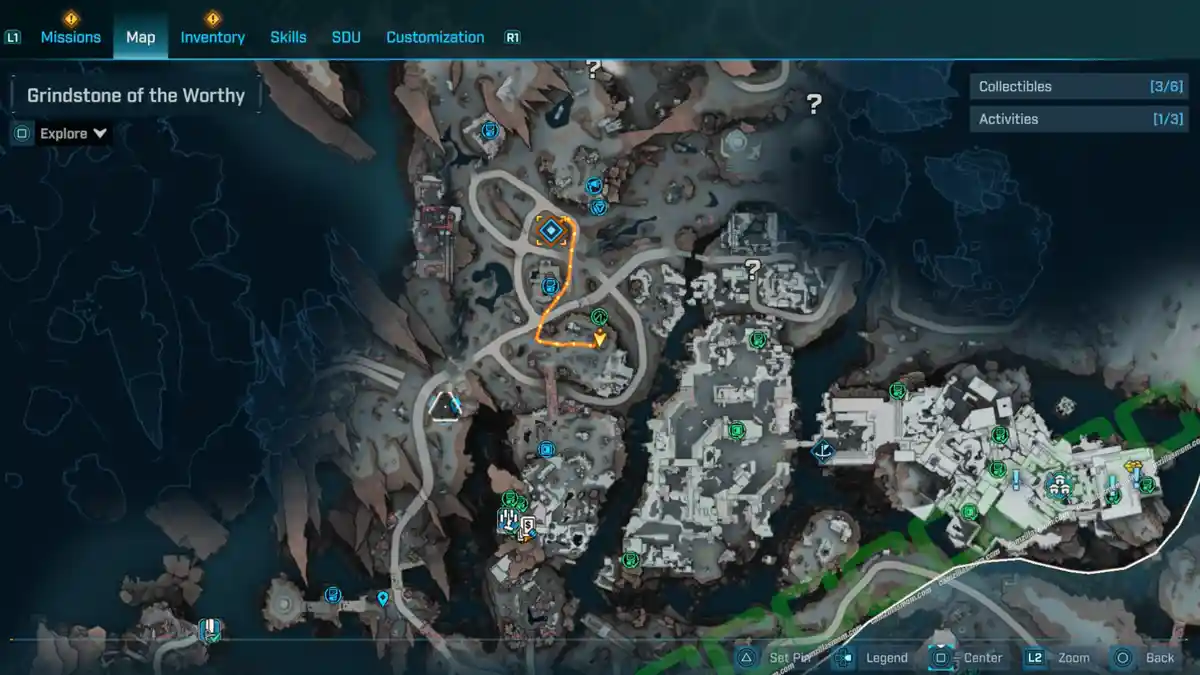The width and height of the screenshot is (1200, 675).
Task: Click the orange player arrow marker
Action: coord(599,340)
